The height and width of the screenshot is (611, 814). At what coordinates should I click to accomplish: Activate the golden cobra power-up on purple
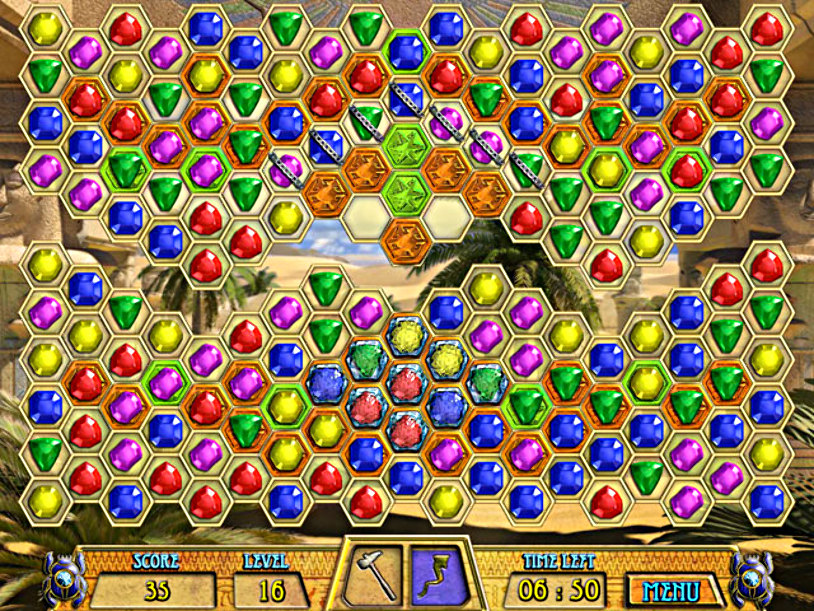(437, 574)
